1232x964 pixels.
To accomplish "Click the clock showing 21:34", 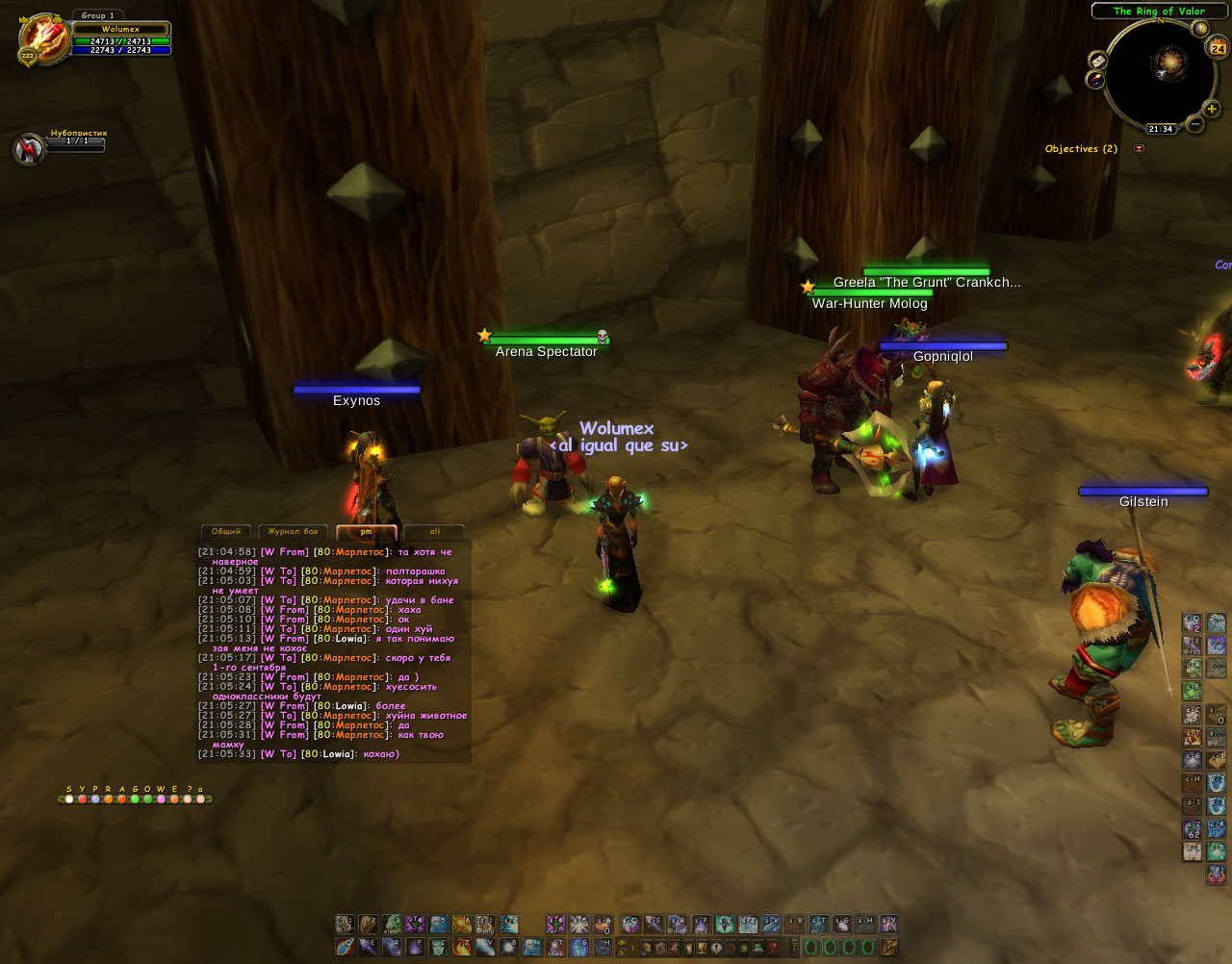I will 1160,129.
